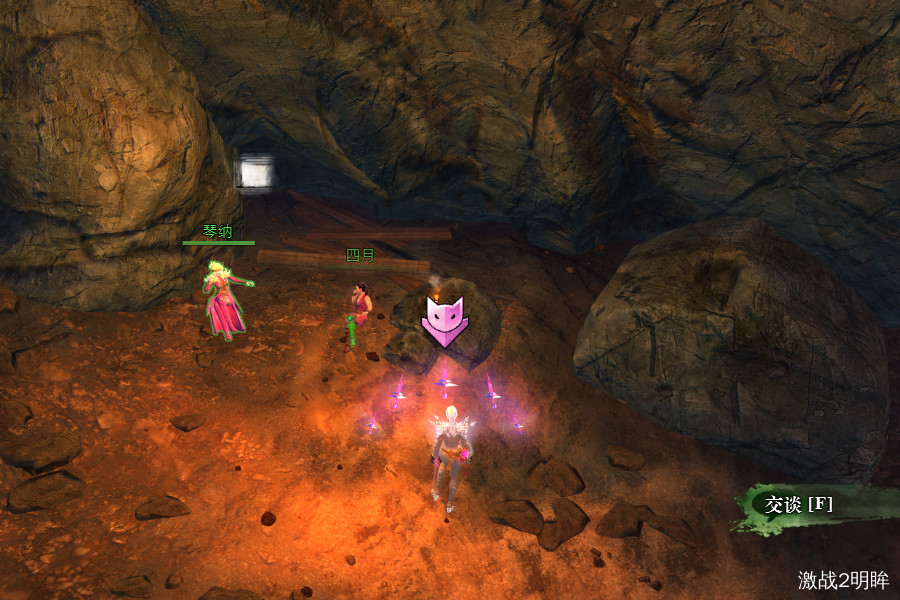
Task: Click the 交谈 talk interaction button
Action: (x=797, y=504)
